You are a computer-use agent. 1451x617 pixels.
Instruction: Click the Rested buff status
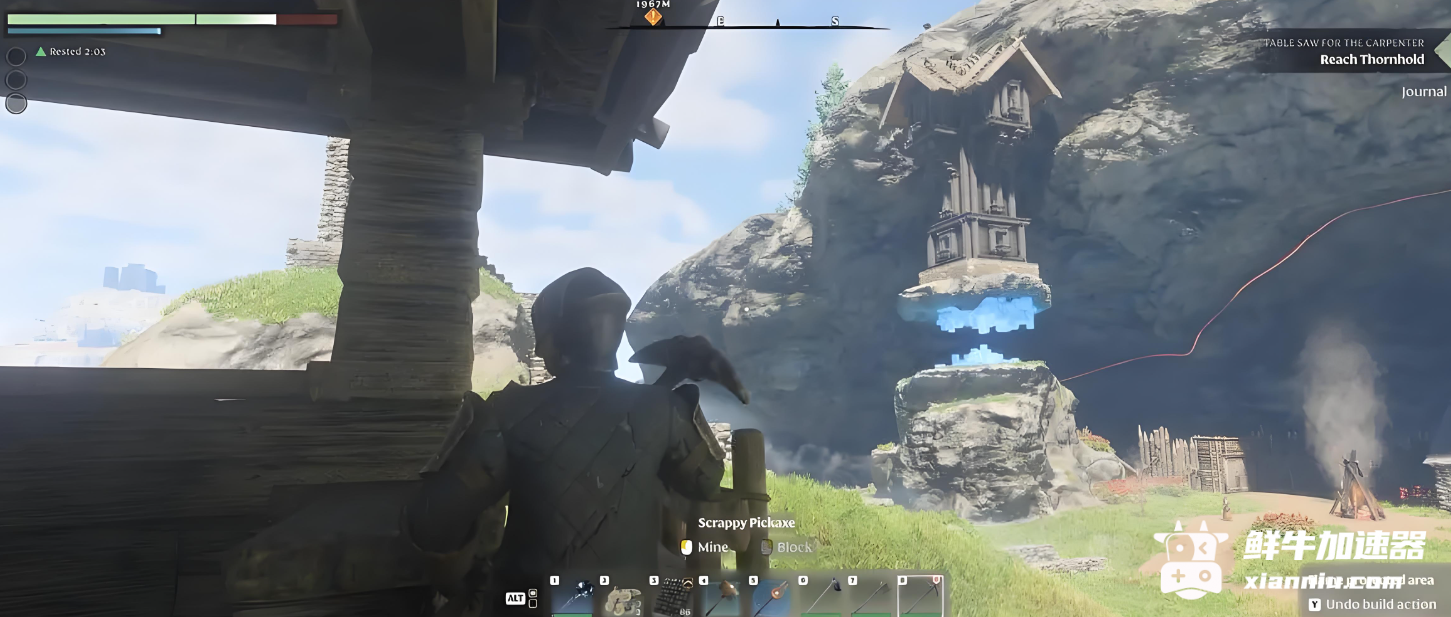[x=71, y=51]
